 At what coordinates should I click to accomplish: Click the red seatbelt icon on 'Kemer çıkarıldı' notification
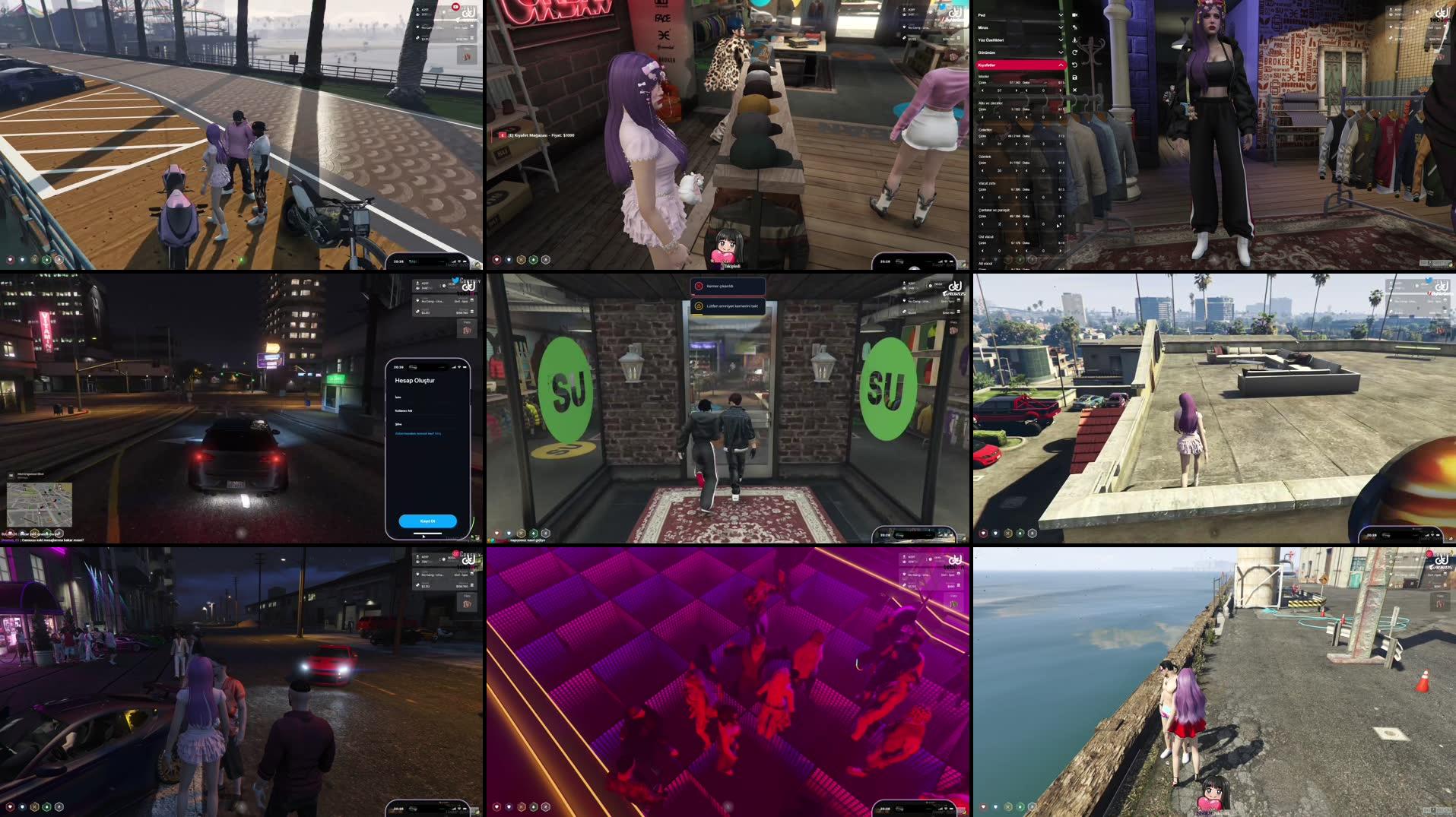coord(699,286)
